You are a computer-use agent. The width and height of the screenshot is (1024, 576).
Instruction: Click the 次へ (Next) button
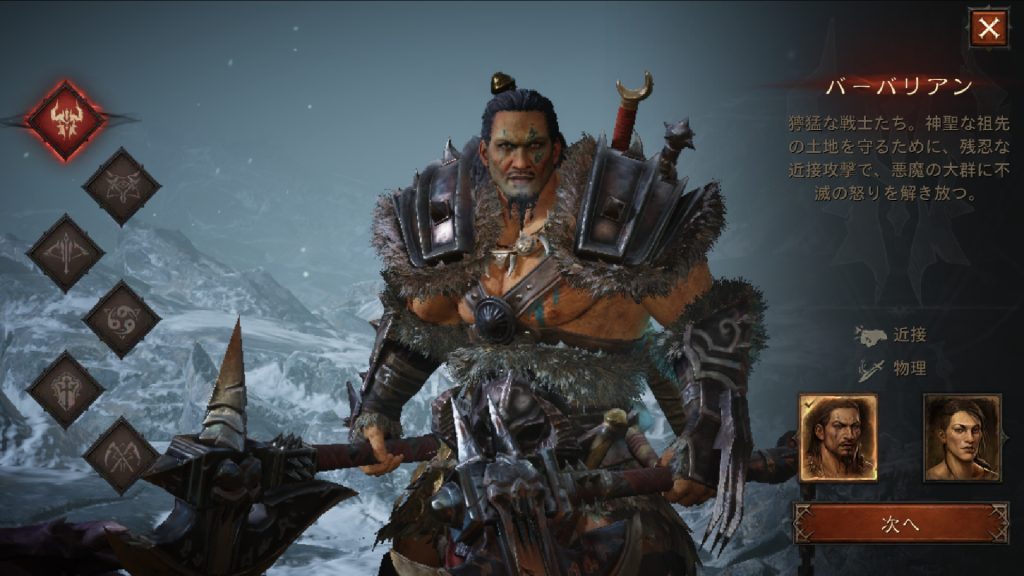[901, 523]
